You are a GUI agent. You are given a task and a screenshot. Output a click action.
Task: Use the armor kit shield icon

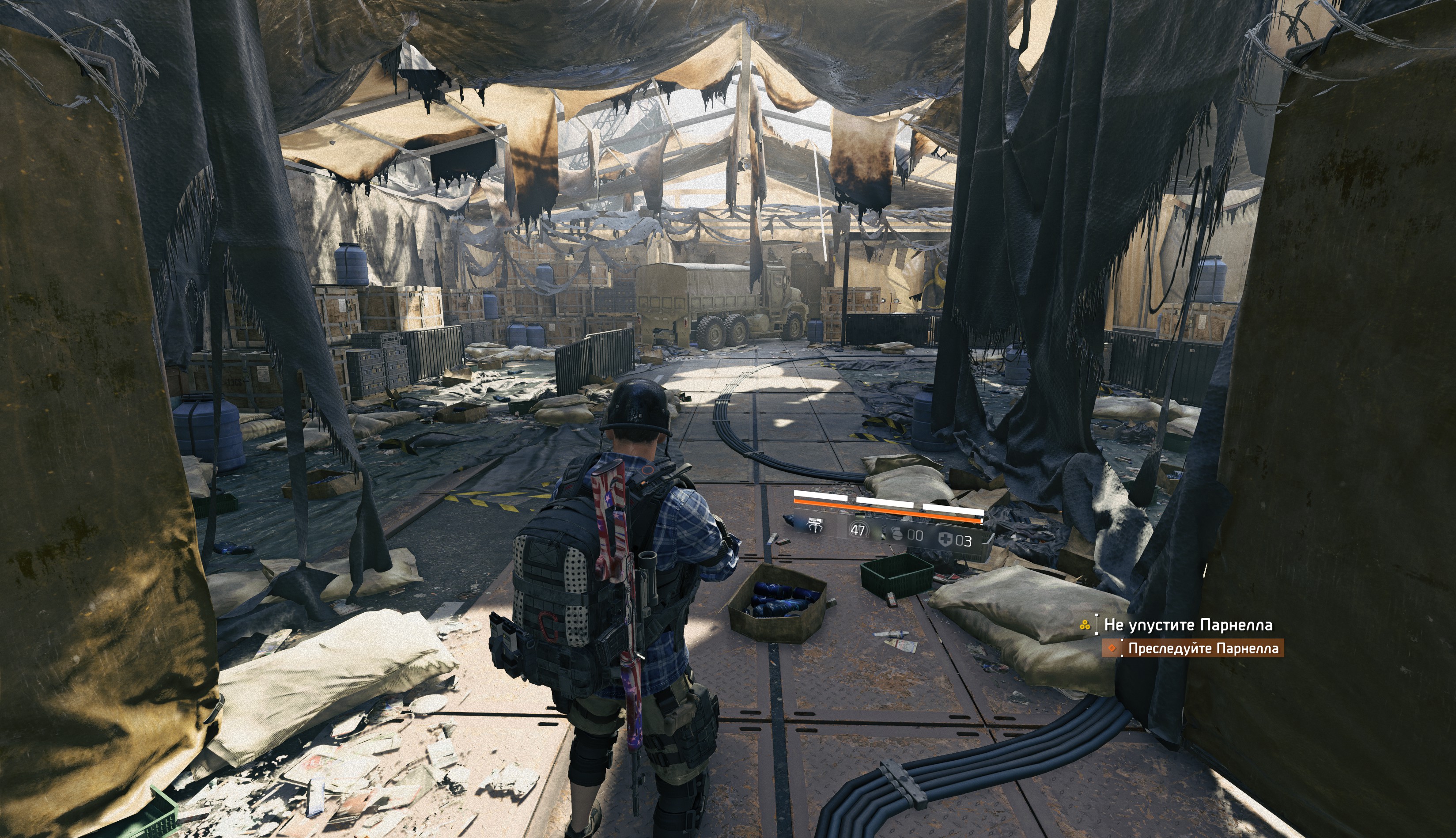click(x=945, y=540)
